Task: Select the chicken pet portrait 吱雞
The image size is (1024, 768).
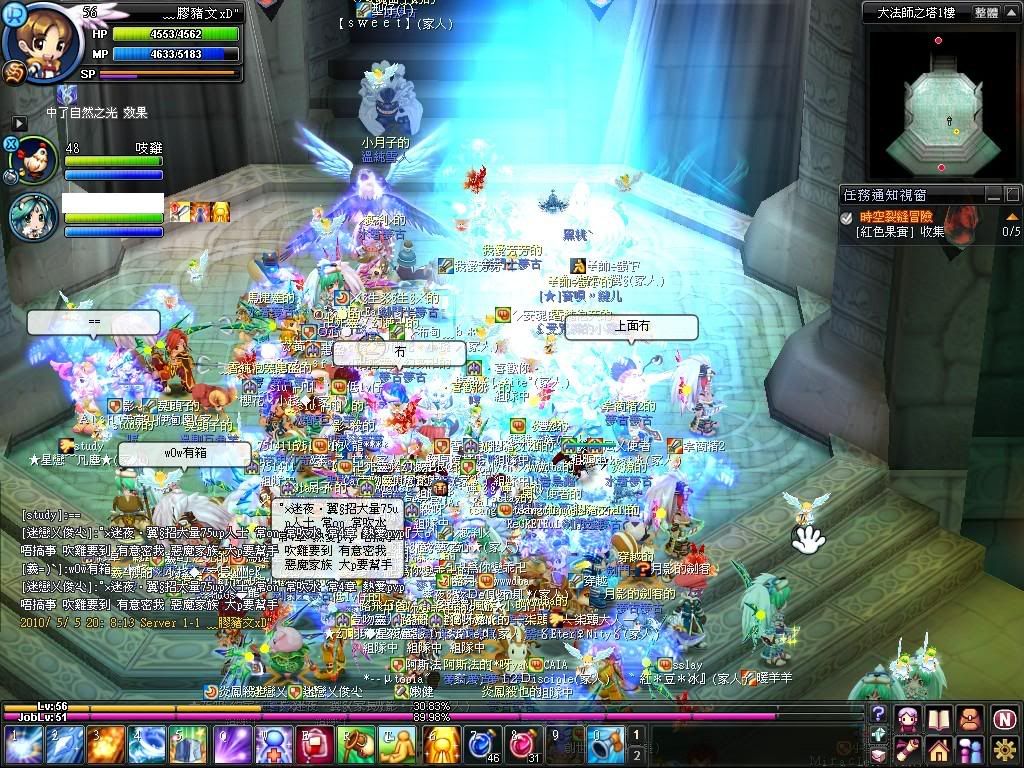Action: 36,158
